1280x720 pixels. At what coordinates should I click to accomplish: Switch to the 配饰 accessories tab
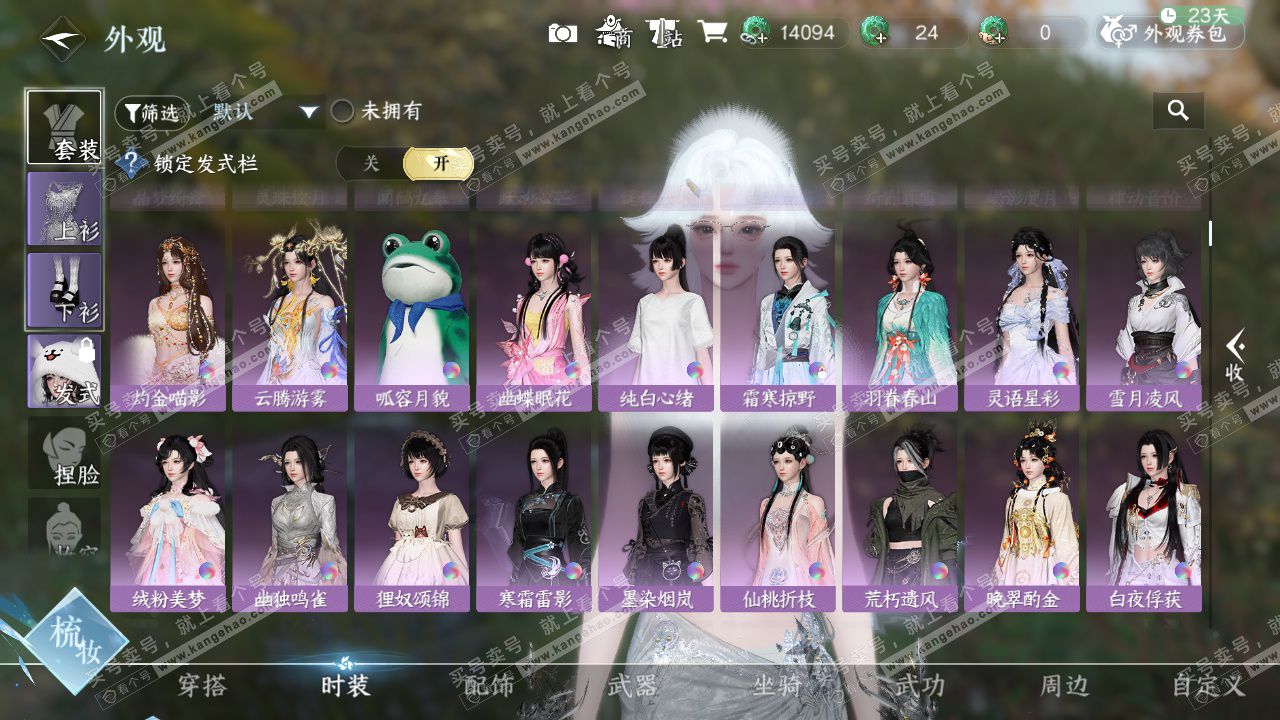[489, 686]
